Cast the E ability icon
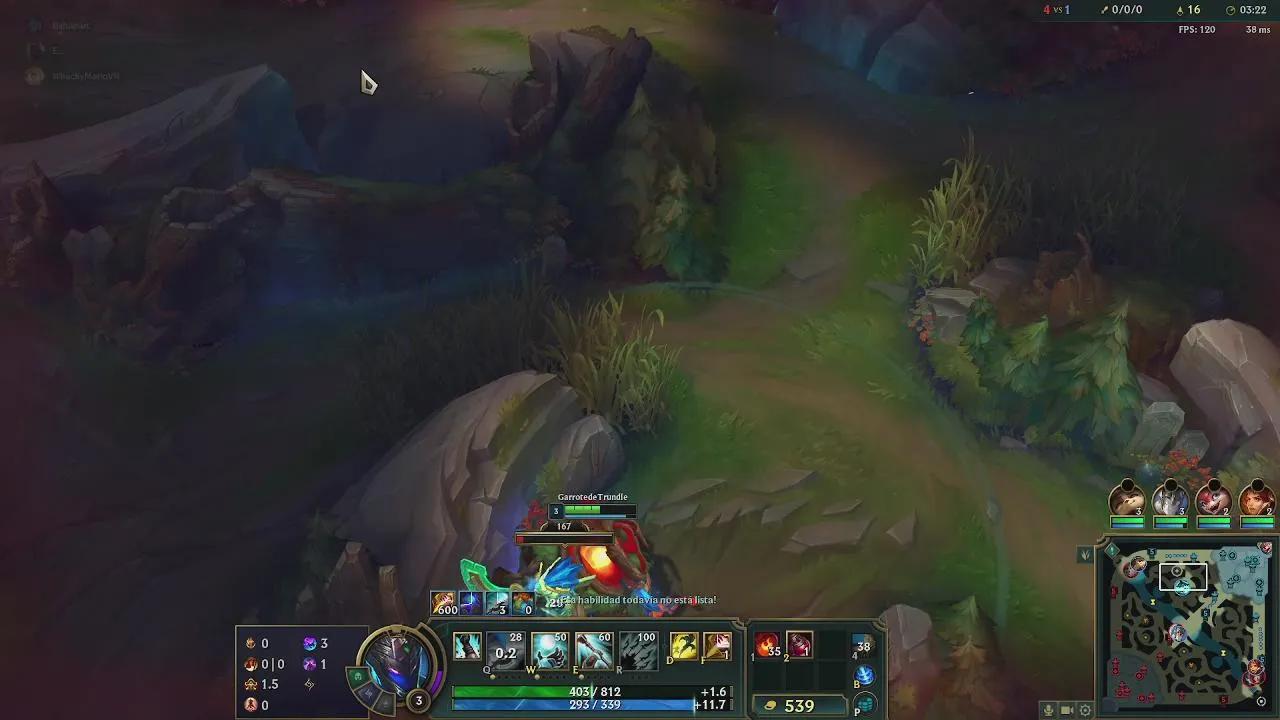The height and width of the screenshot is (720, 1280). click(596, 647)
